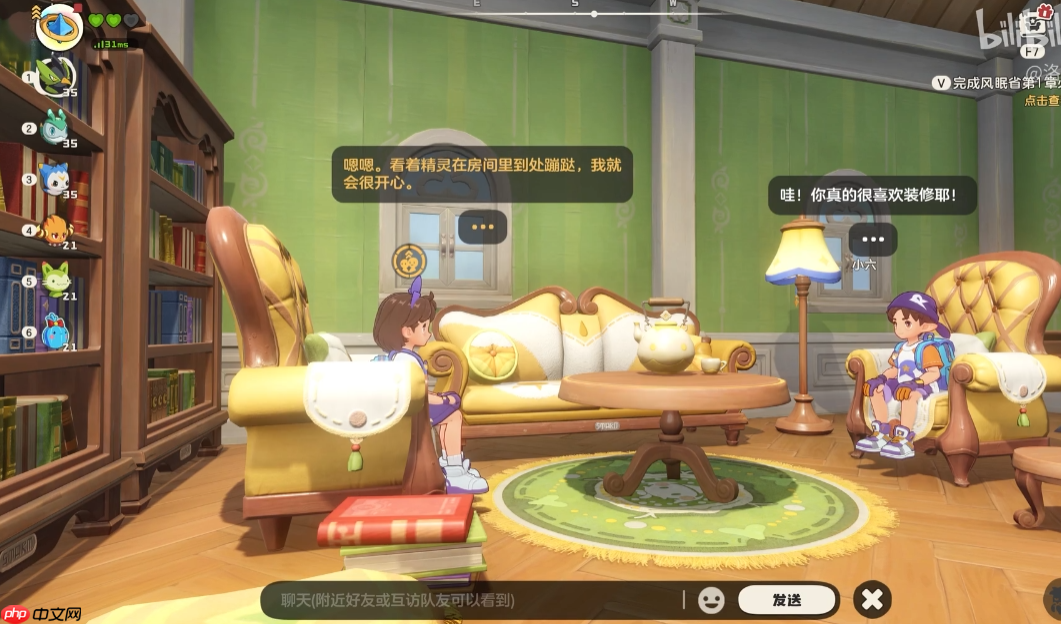Select the green cat spirit in slot 5
1061x624 pixels.
pos(54,281)
